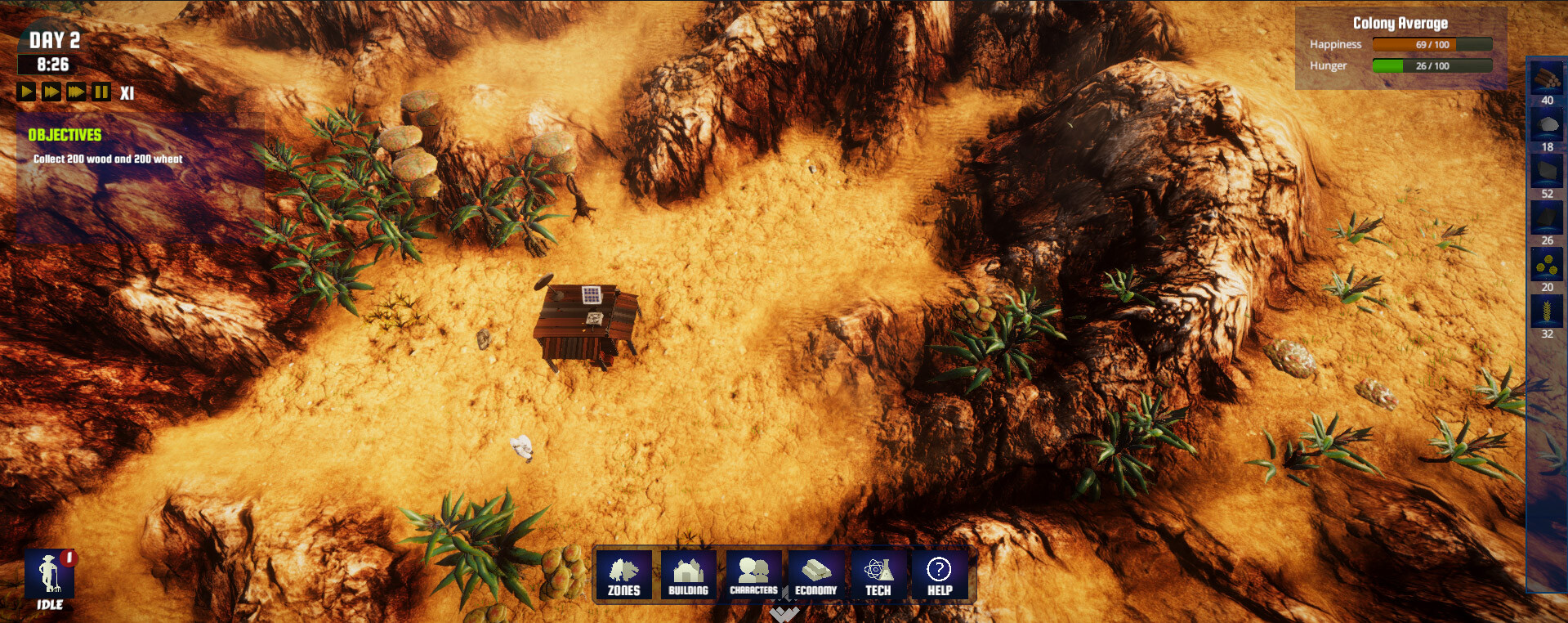Pause the game simulation

click(99, 92)
